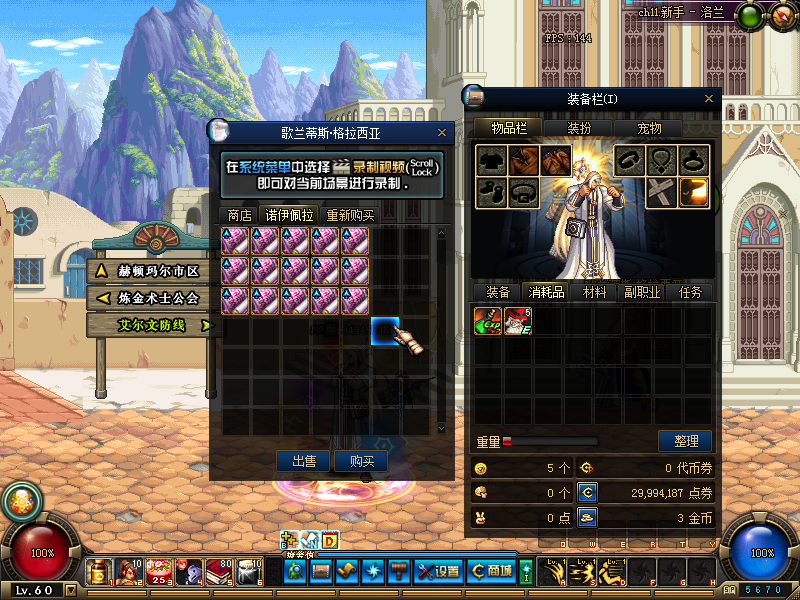This screenshot has width=800, height=600.
Task: Select the EXP potion in inventory
Action: coord(487,321)
